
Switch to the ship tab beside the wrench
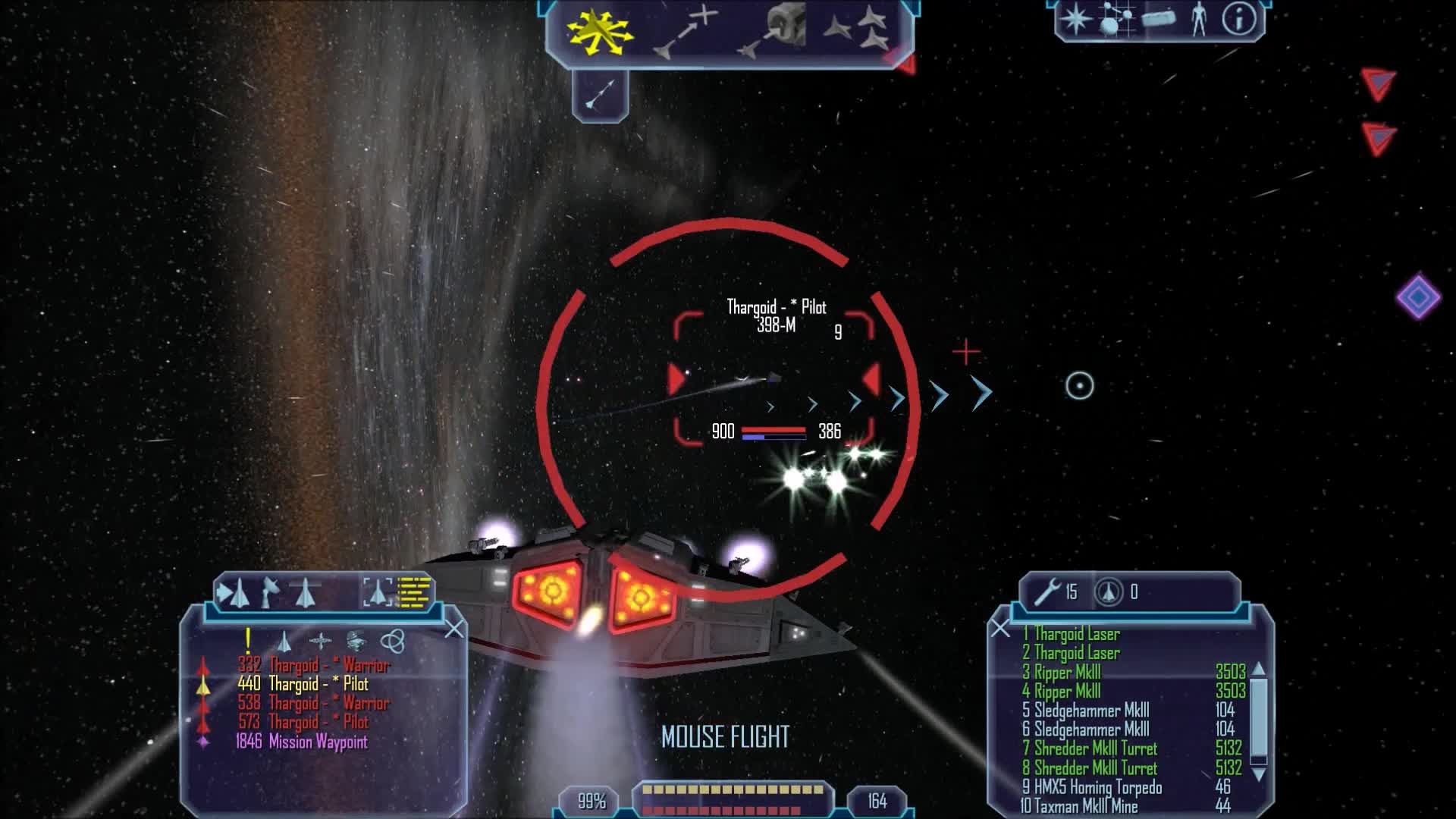pos(1108,593)
